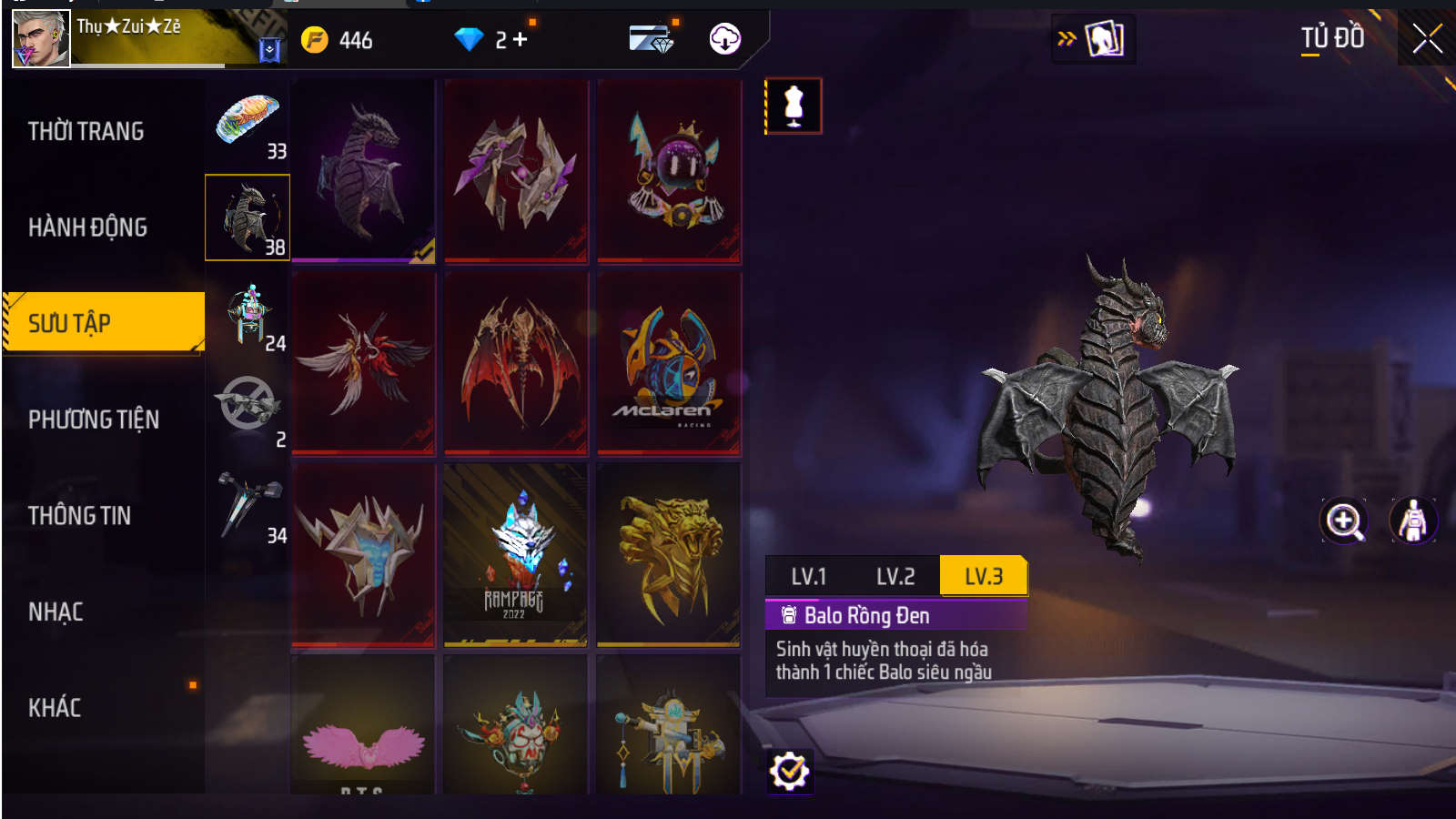
Task: Open the KHÁC menu entry
Action: [x=55, y=708]
